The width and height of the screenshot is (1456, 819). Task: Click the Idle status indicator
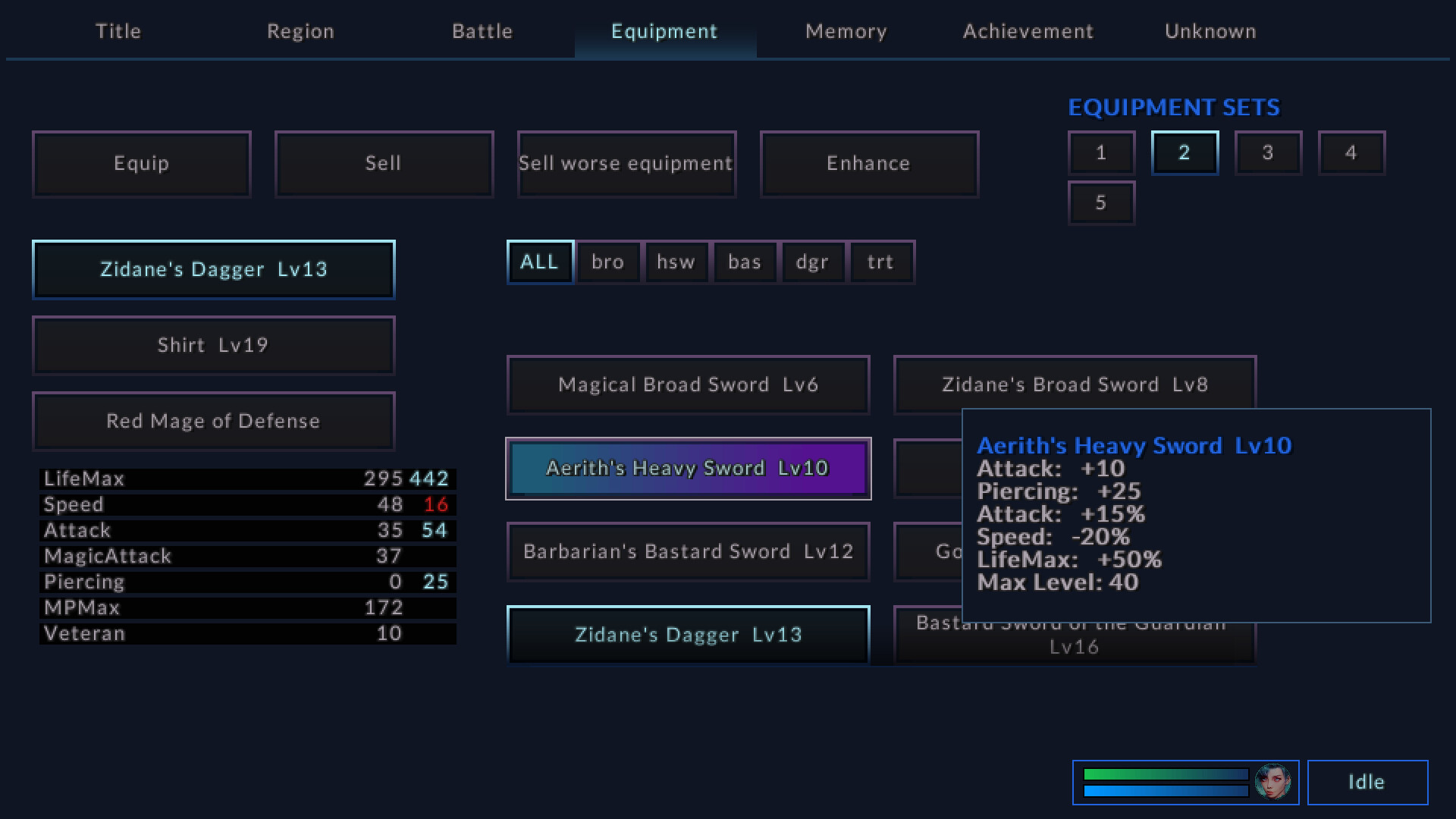[x=1367, y=782]
